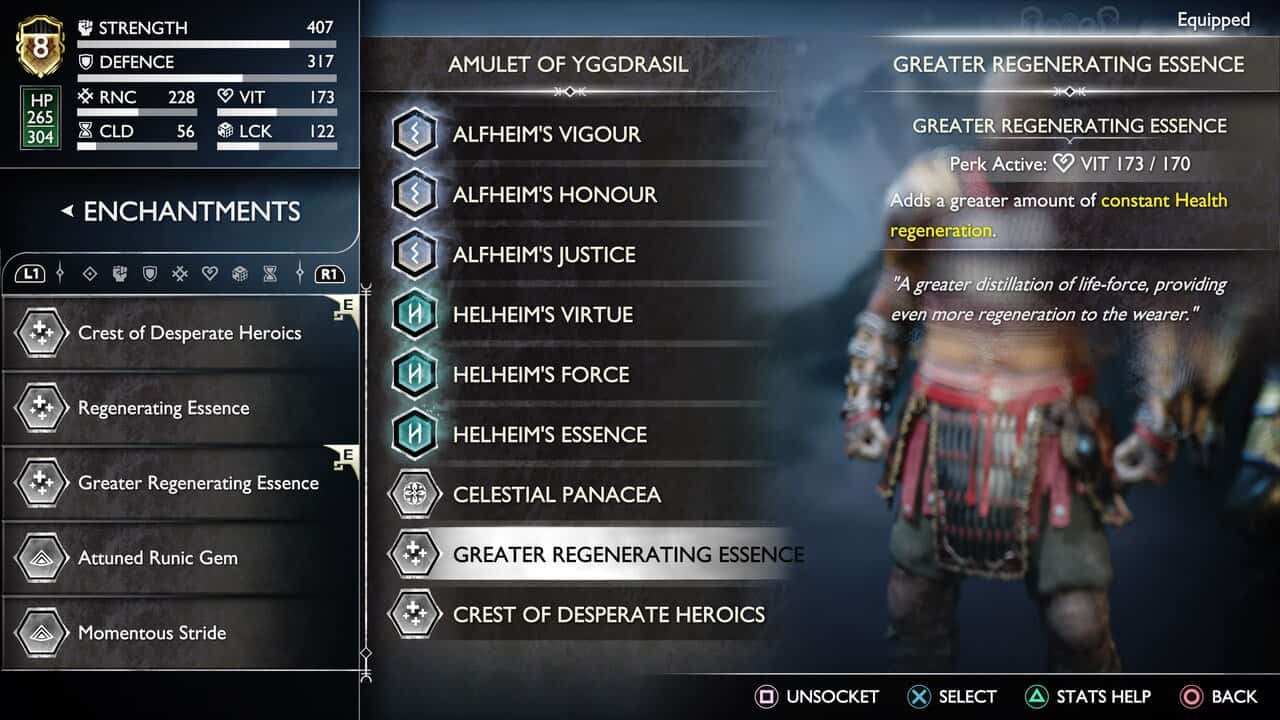Image resolution: width=1280 pixels, height=720 pixels.
Task: Choose the Attuned Runic Gem enchantment
Action: coord(157,558)
